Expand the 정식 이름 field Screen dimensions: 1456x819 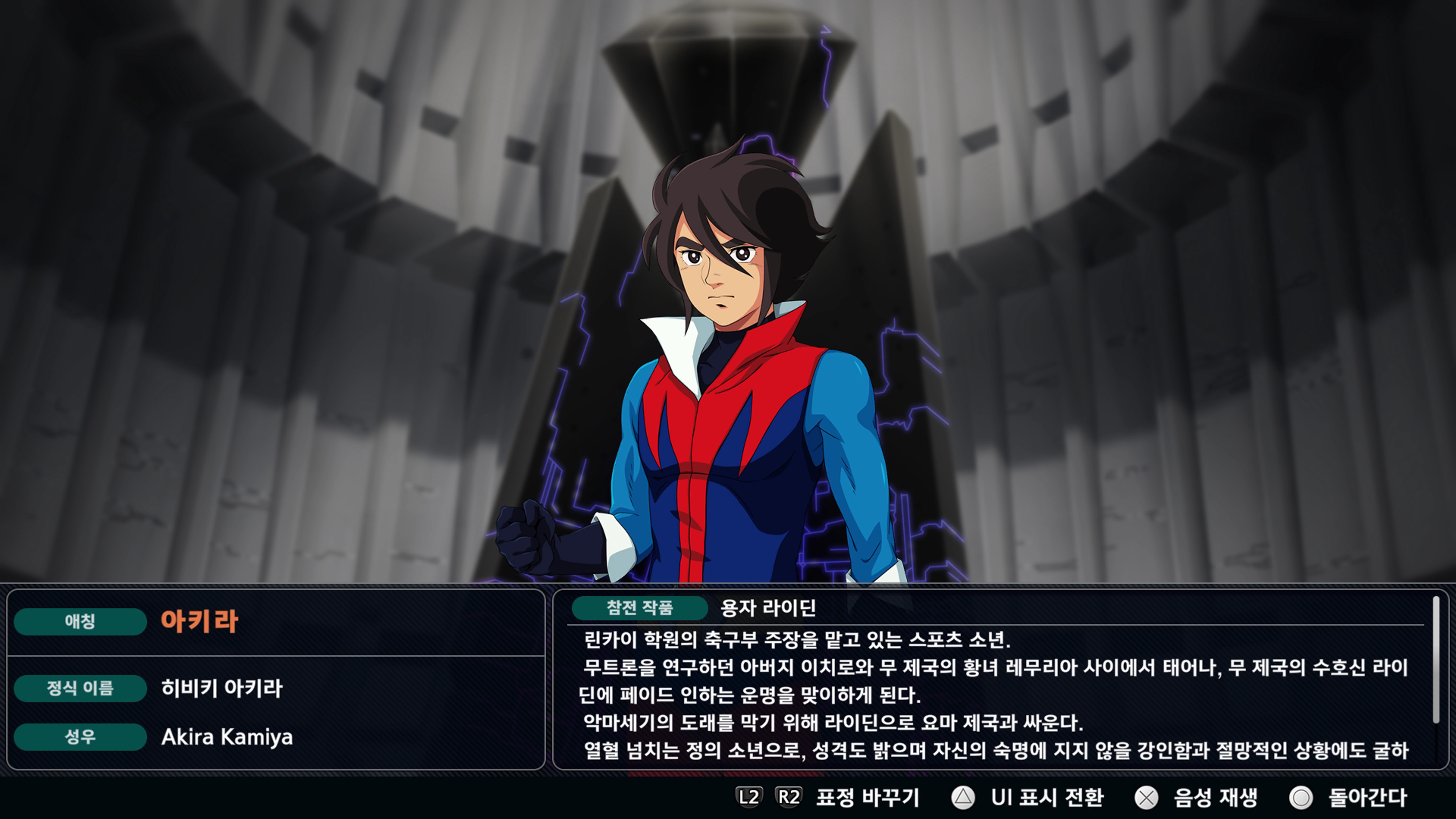pos(80,689)
